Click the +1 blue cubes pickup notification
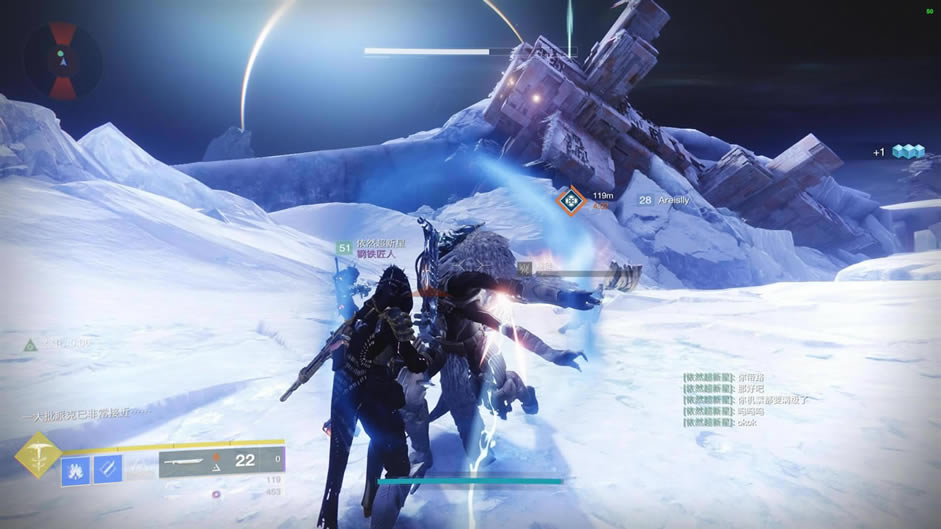 (900, 151)
